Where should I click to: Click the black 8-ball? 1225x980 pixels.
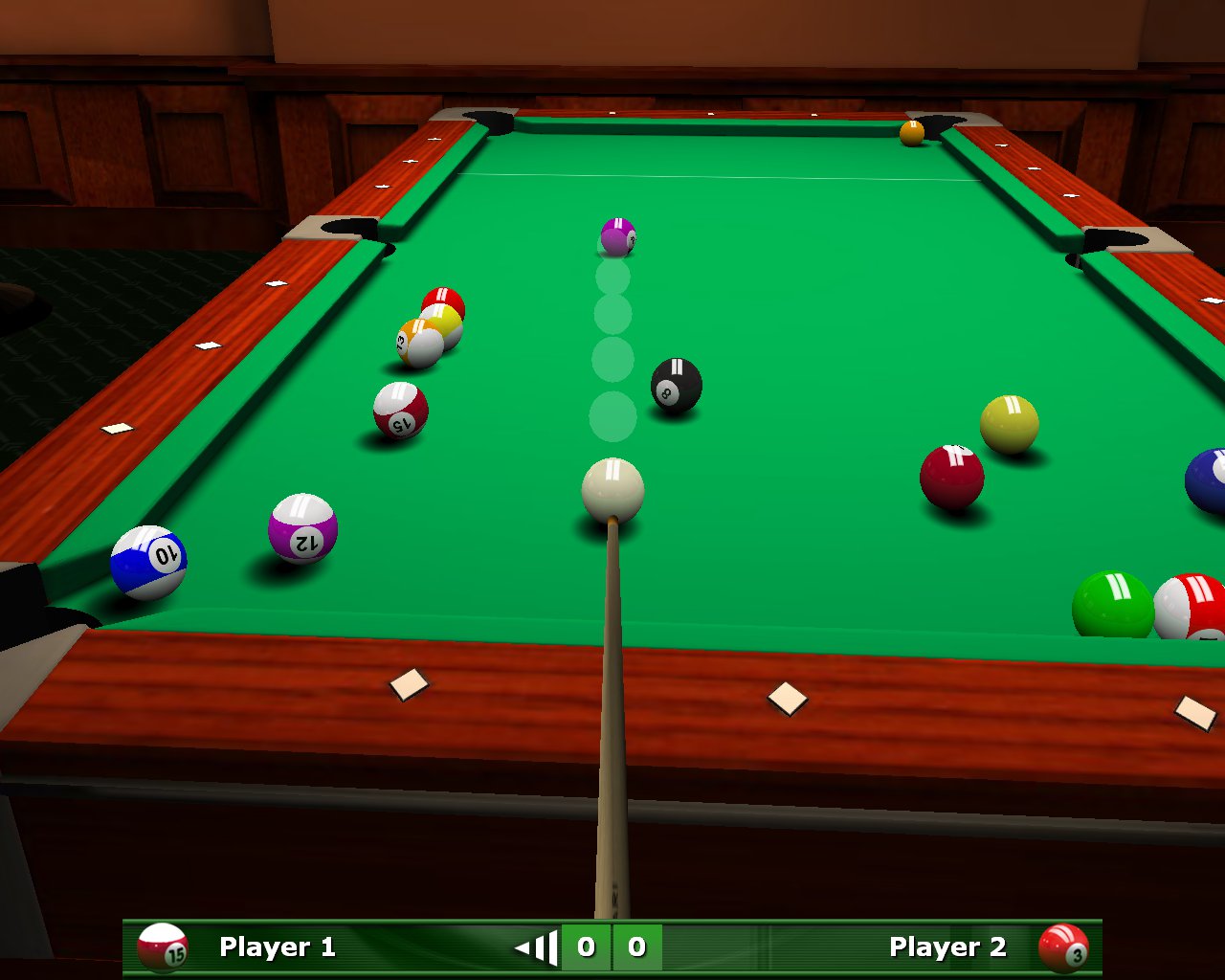click(x=676, y=386)
